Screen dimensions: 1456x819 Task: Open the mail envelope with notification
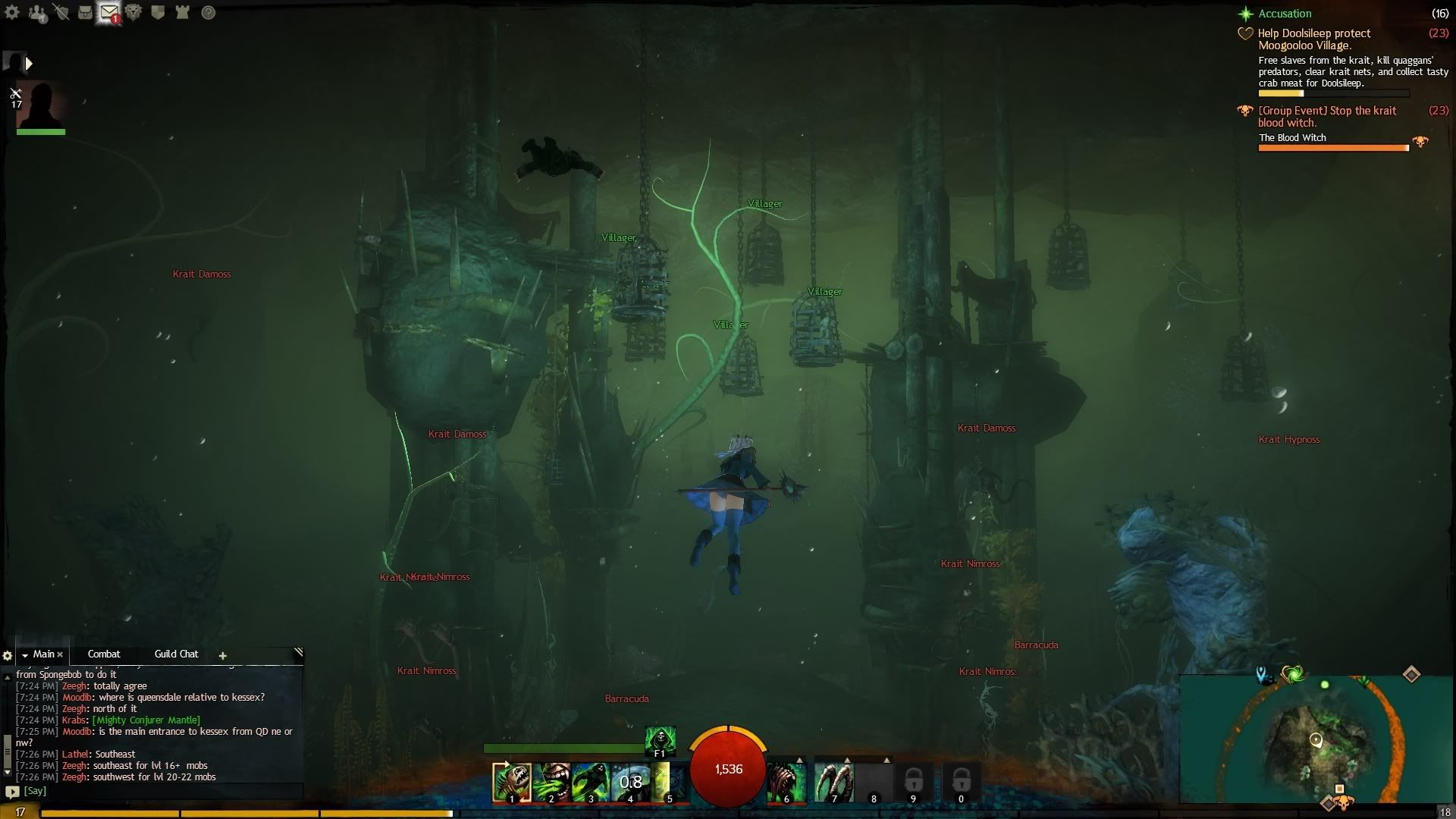(109, 12)
